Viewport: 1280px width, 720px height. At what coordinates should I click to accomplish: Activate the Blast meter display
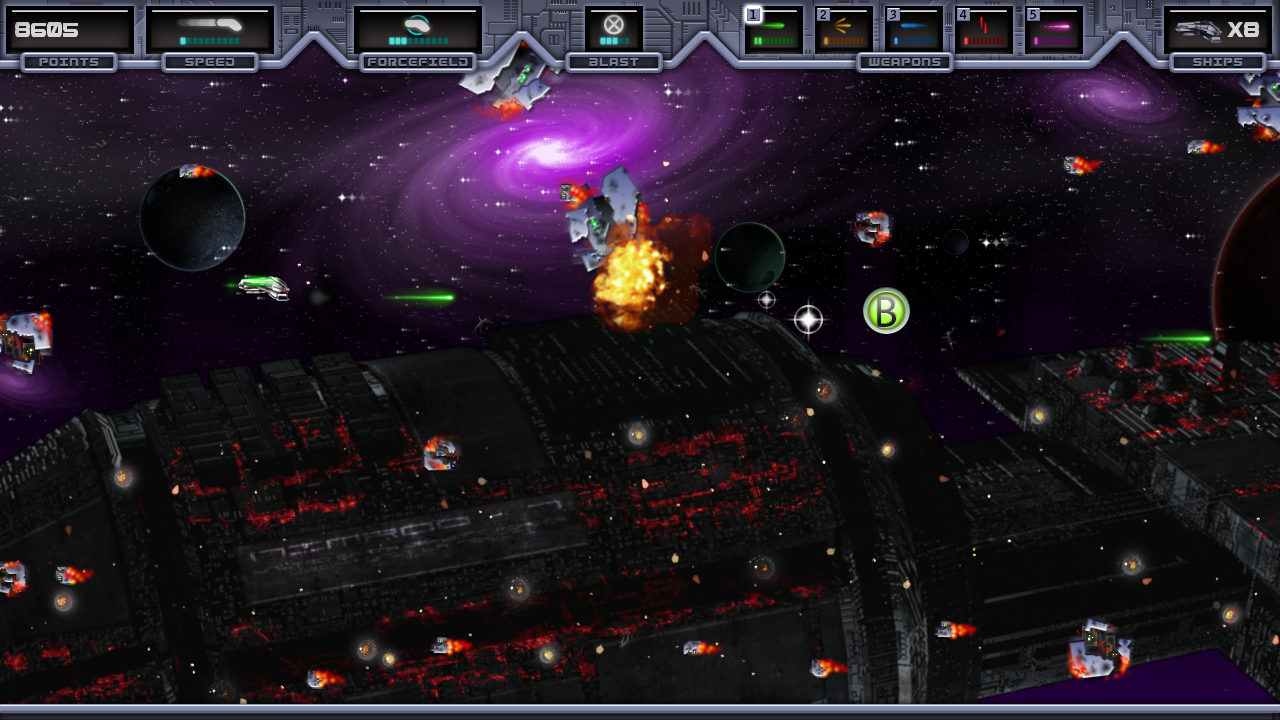pyautogui.click(x=615, y=40)
